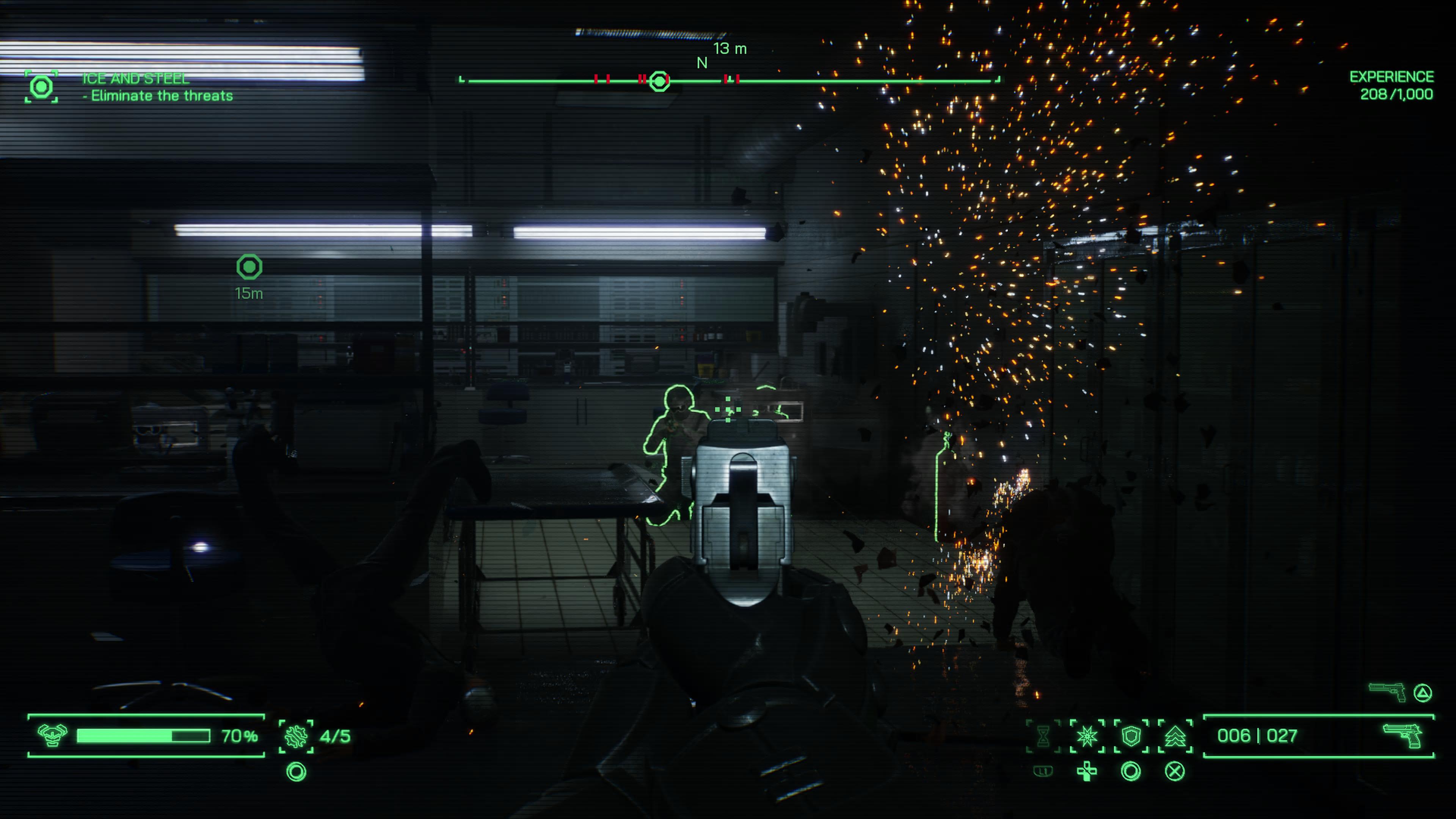Screen dimensions: 1456x819
Task: Click the Ice and Steel objective tracker icon
Action: coord(41,87)
